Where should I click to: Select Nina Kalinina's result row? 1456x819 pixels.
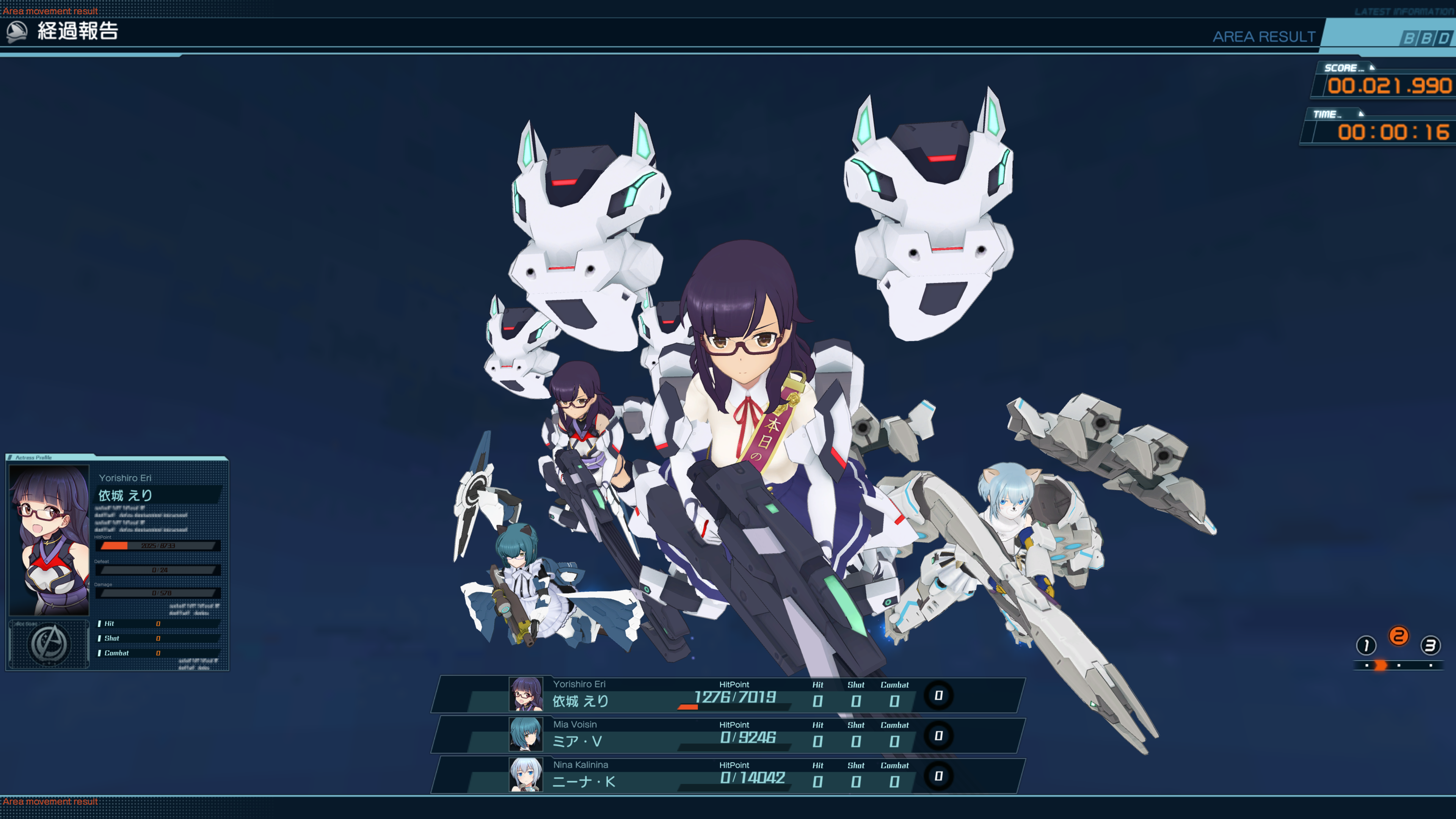pos(728,775)
